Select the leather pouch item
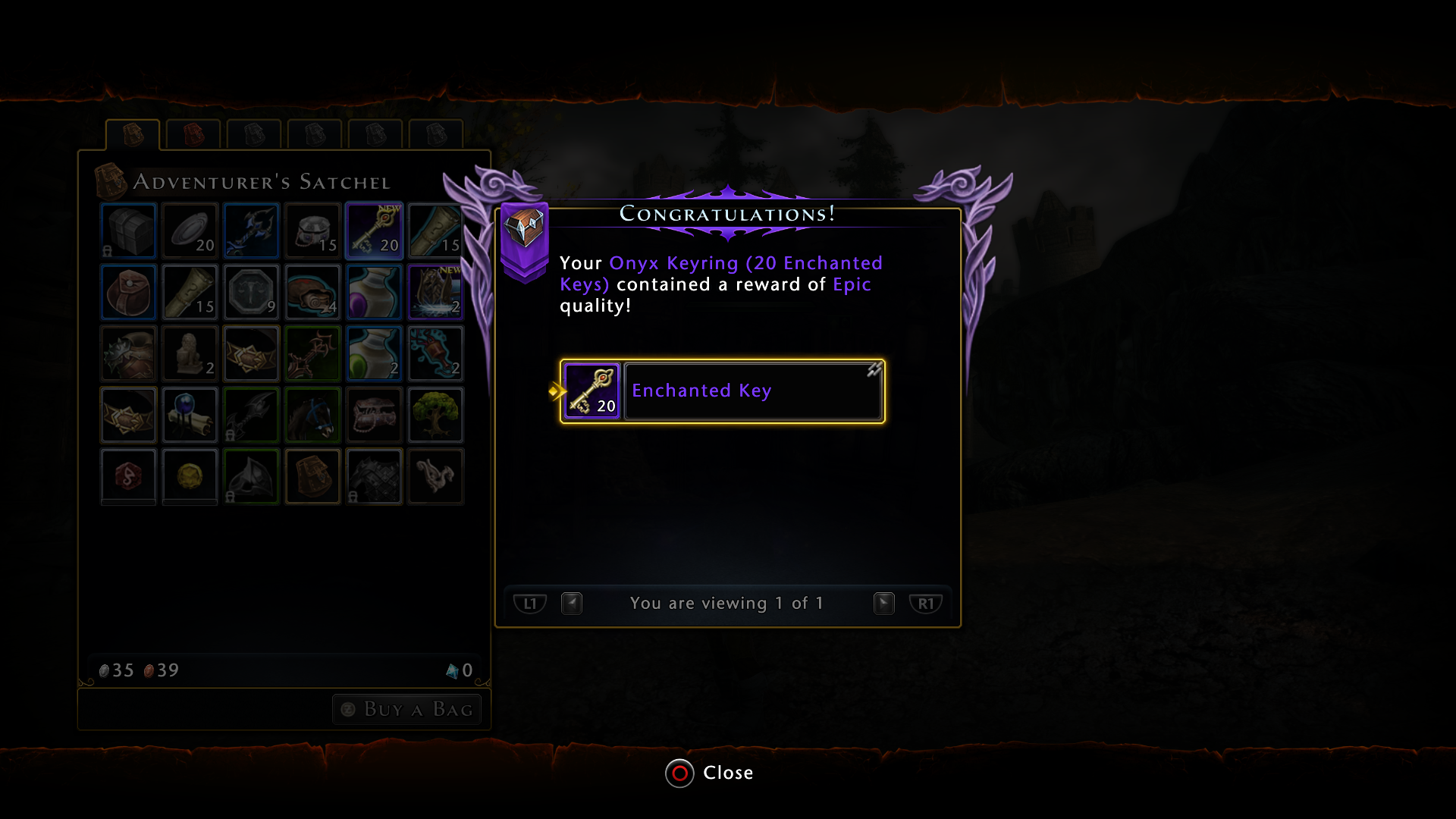 [128, 292]
